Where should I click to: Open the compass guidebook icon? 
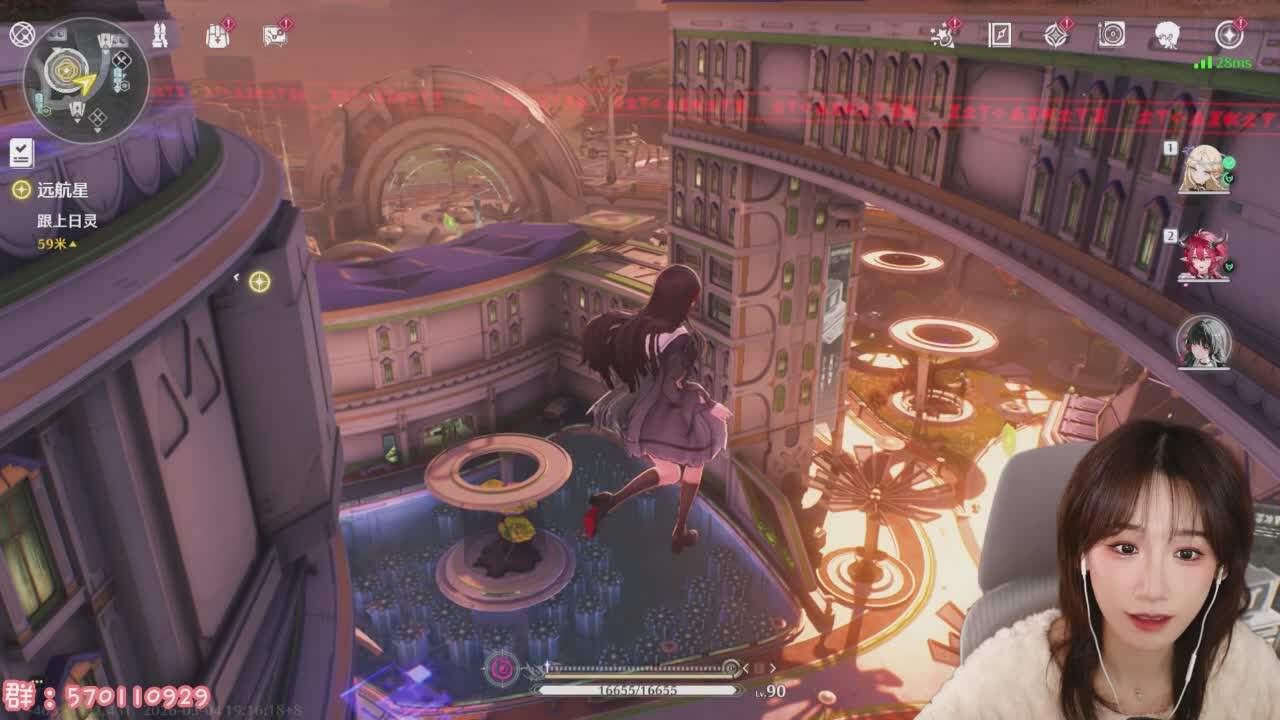pos(999,36)
